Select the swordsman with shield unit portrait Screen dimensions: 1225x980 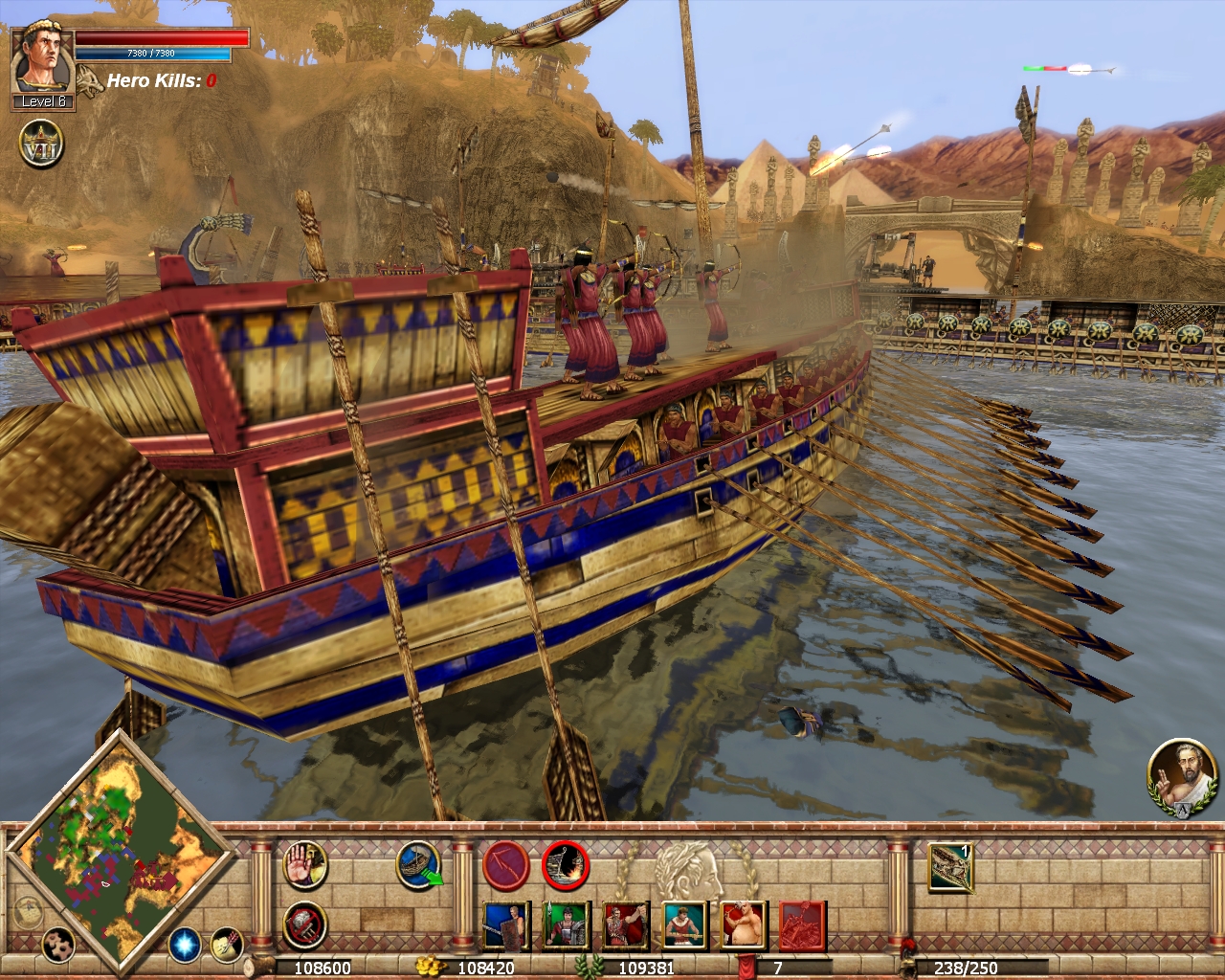506,925
